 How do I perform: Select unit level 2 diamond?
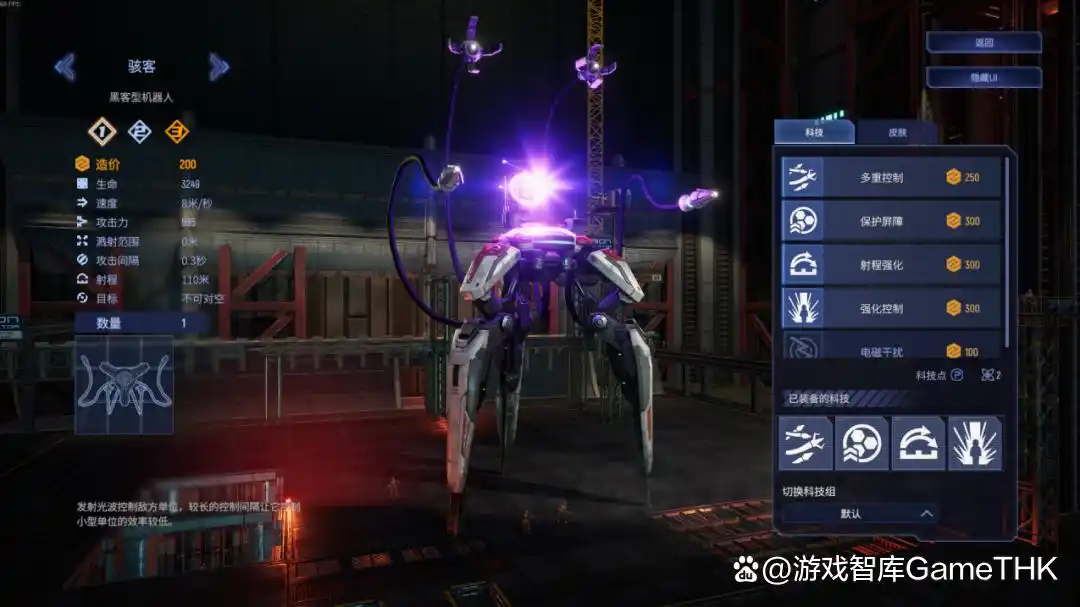[140, 131]
